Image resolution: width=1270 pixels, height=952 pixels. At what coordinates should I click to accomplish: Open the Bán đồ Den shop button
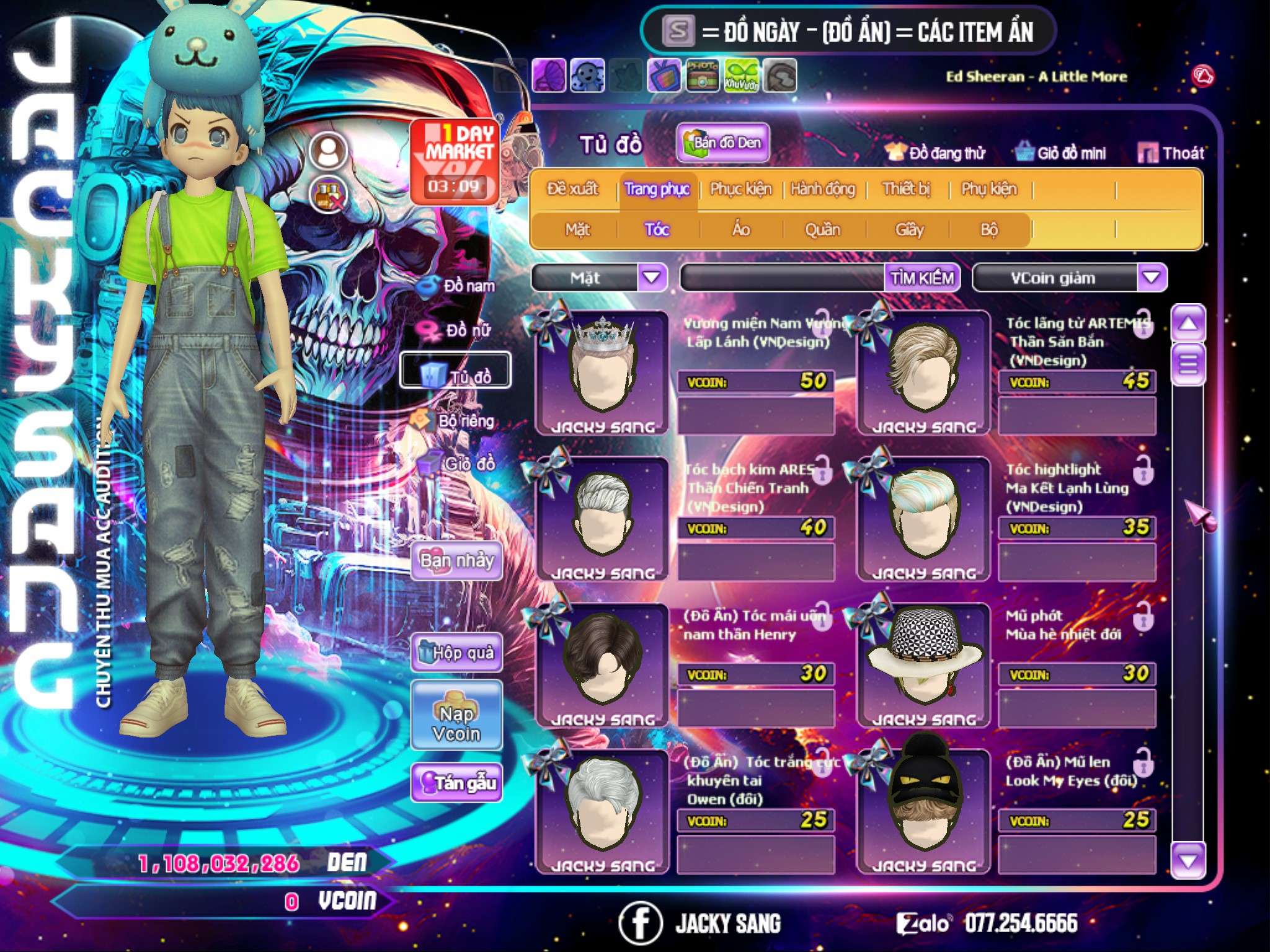coord(722,143)
